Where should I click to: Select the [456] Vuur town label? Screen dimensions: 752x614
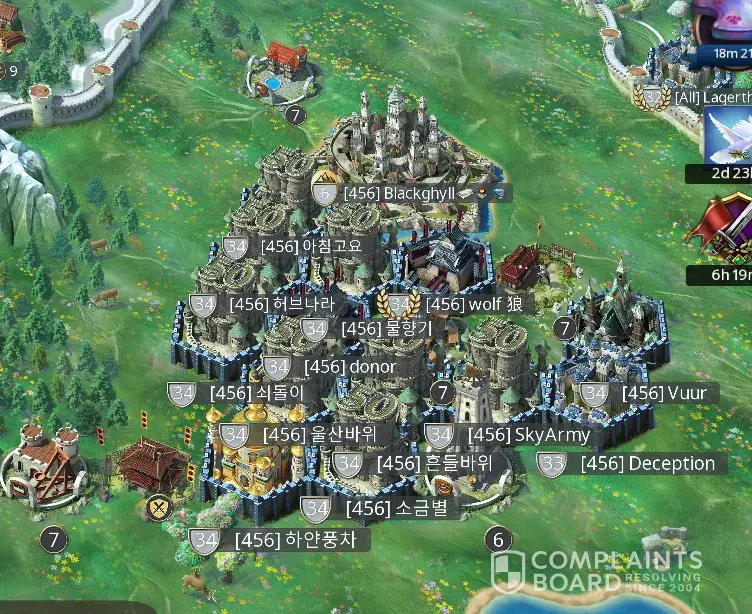point(664,393)
